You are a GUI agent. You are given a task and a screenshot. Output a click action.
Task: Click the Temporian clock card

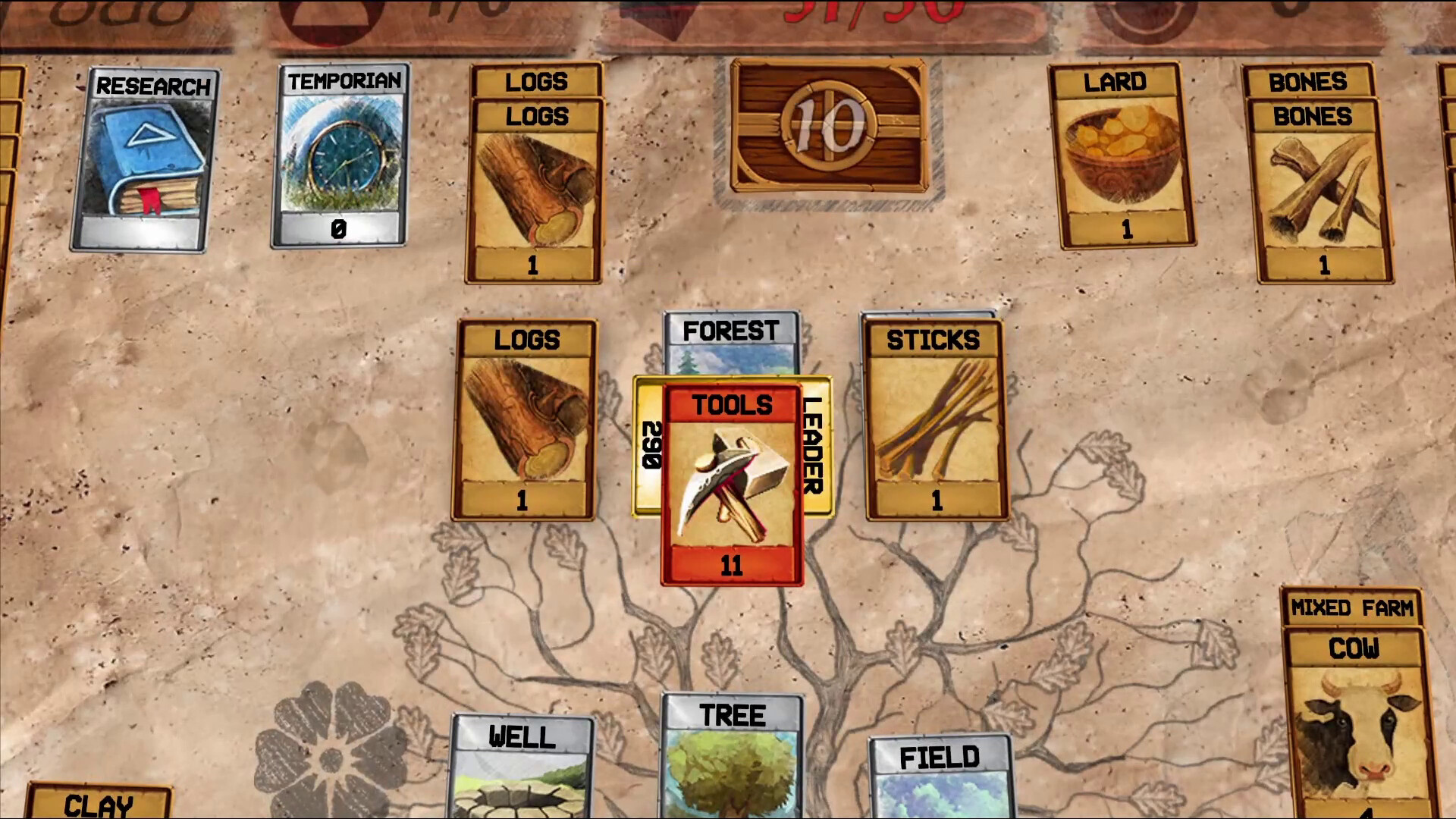coord(340,159)
